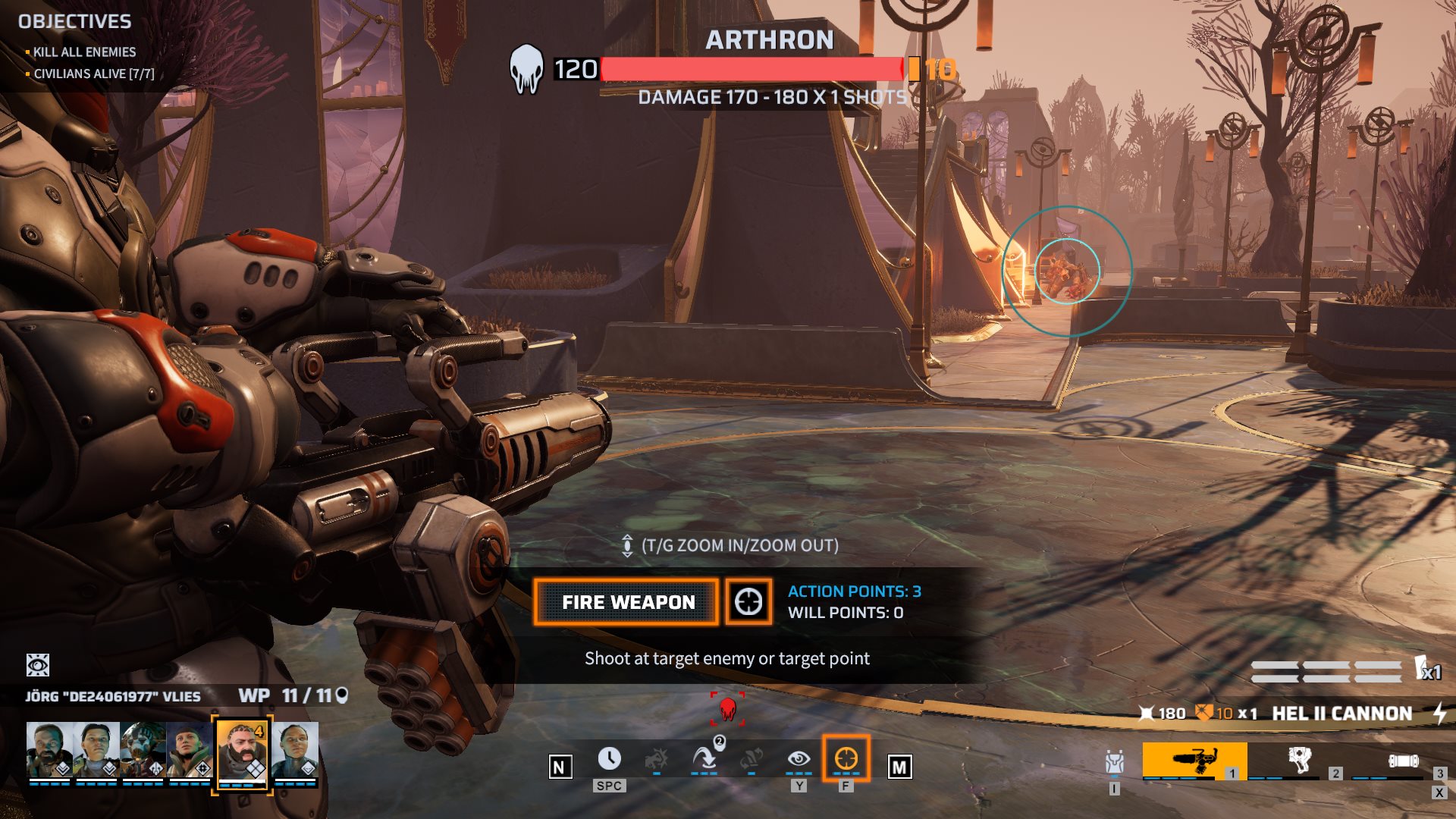Choose the red skull enemy target marker
1456x819 pixels.
point(727,709)
